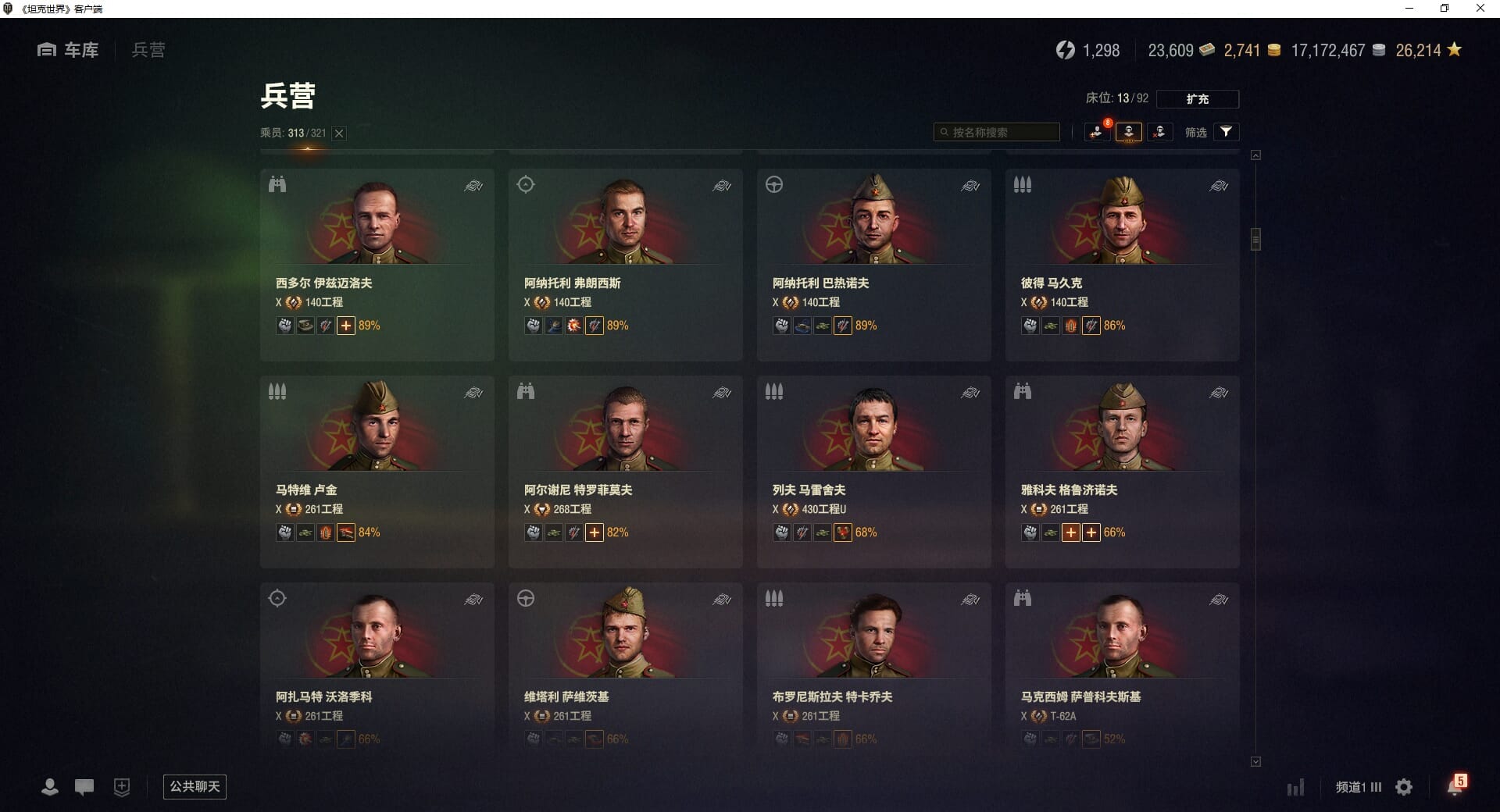Select crew card 雅科夫 格鲁济诺夫
1500x812 pixels.
[x=1122, y=471]
